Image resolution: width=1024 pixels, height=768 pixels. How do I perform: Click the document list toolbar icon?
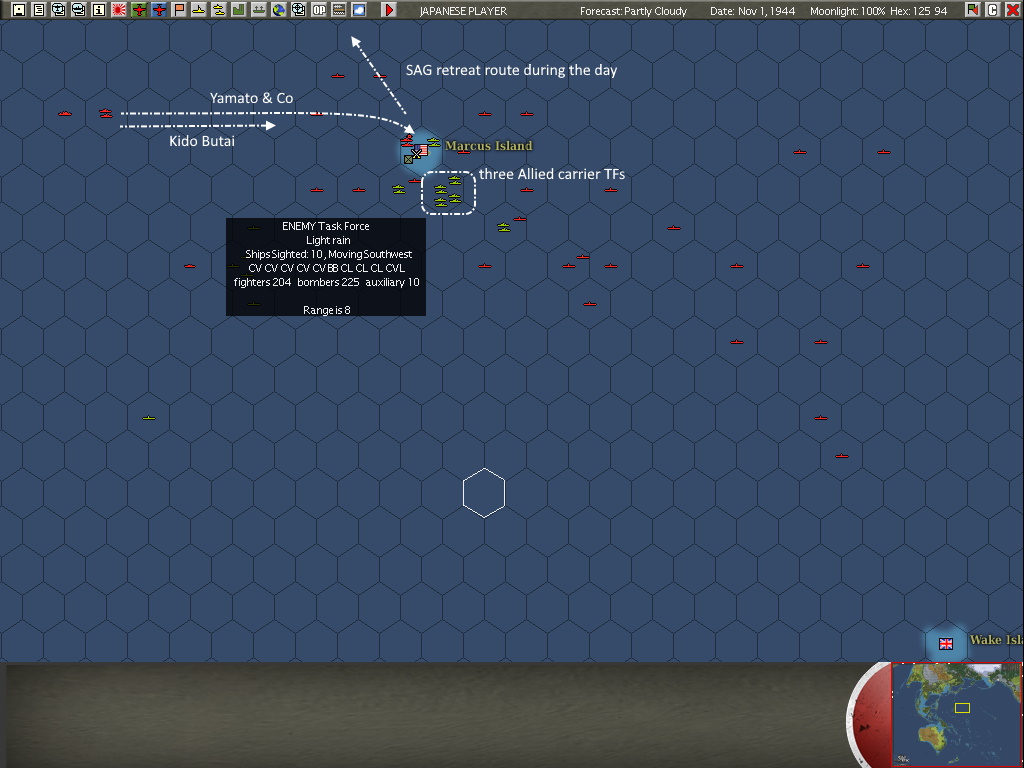point(39,10)
